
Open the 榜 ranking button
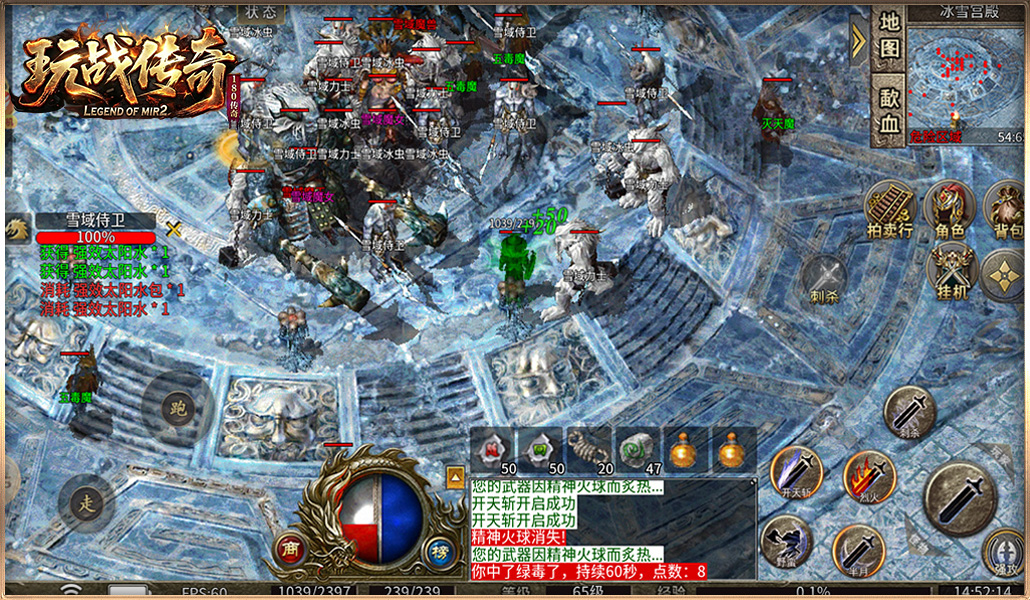point(437,549)
